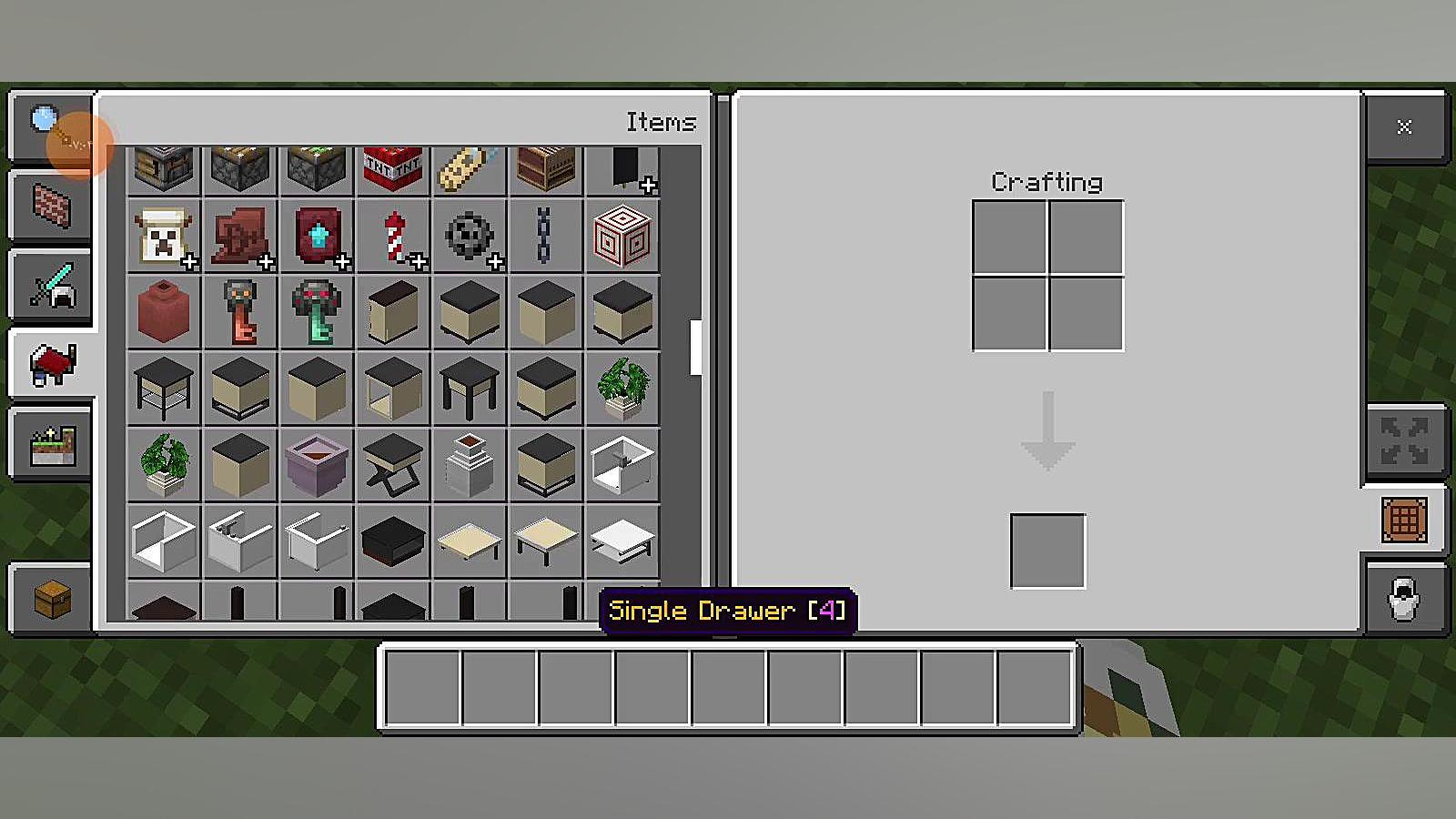This screenshot has width=1456, height=819.
Task: Switch to the brick construction tab
Action: tap(52, 204)
